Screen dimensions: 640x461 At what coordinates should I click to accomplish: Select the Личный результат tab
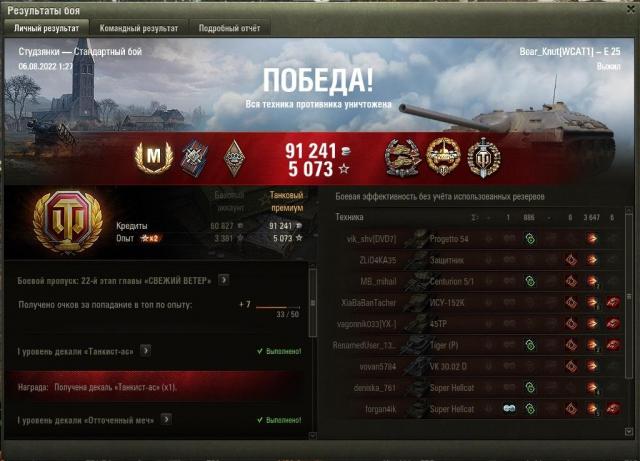[46, 29]
